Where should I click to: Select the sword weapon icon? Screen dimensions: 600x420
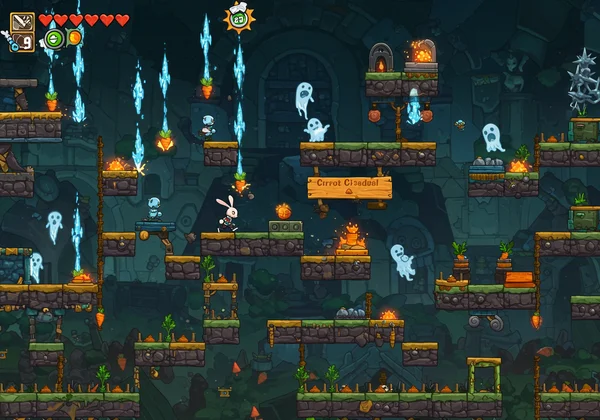[x=22, y=22]
